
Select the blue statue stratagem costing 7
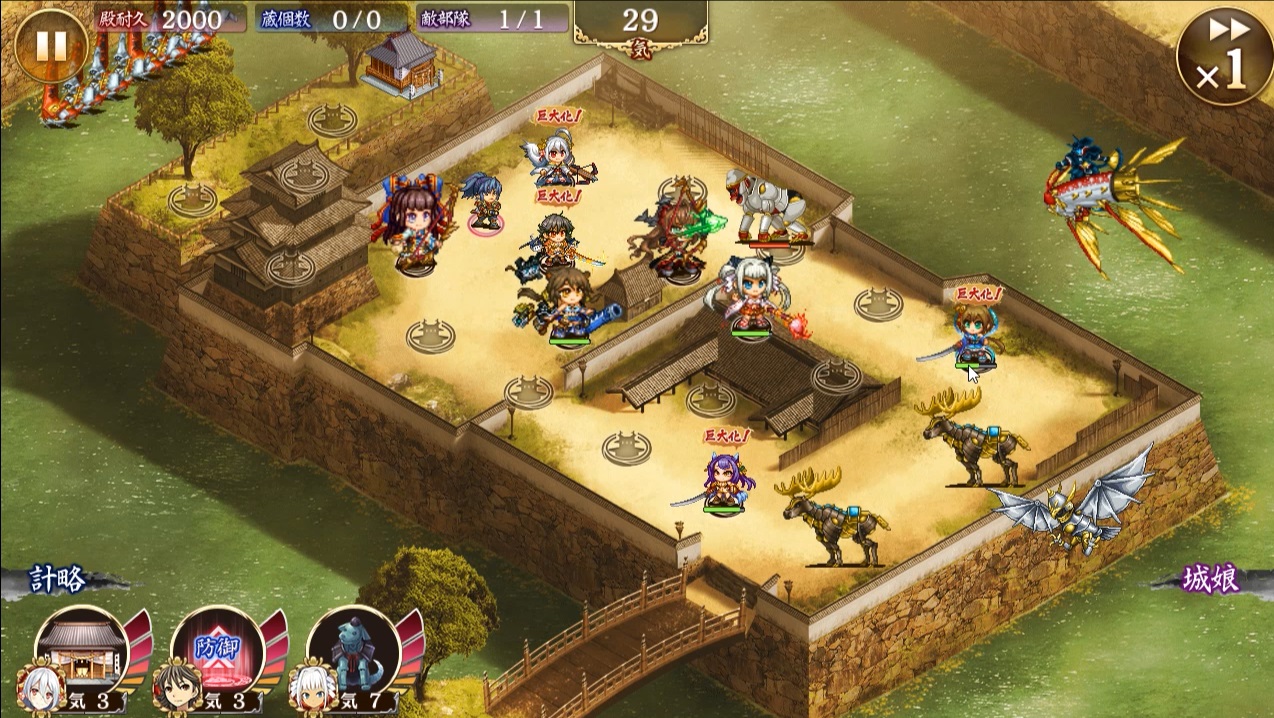(354, 651)
